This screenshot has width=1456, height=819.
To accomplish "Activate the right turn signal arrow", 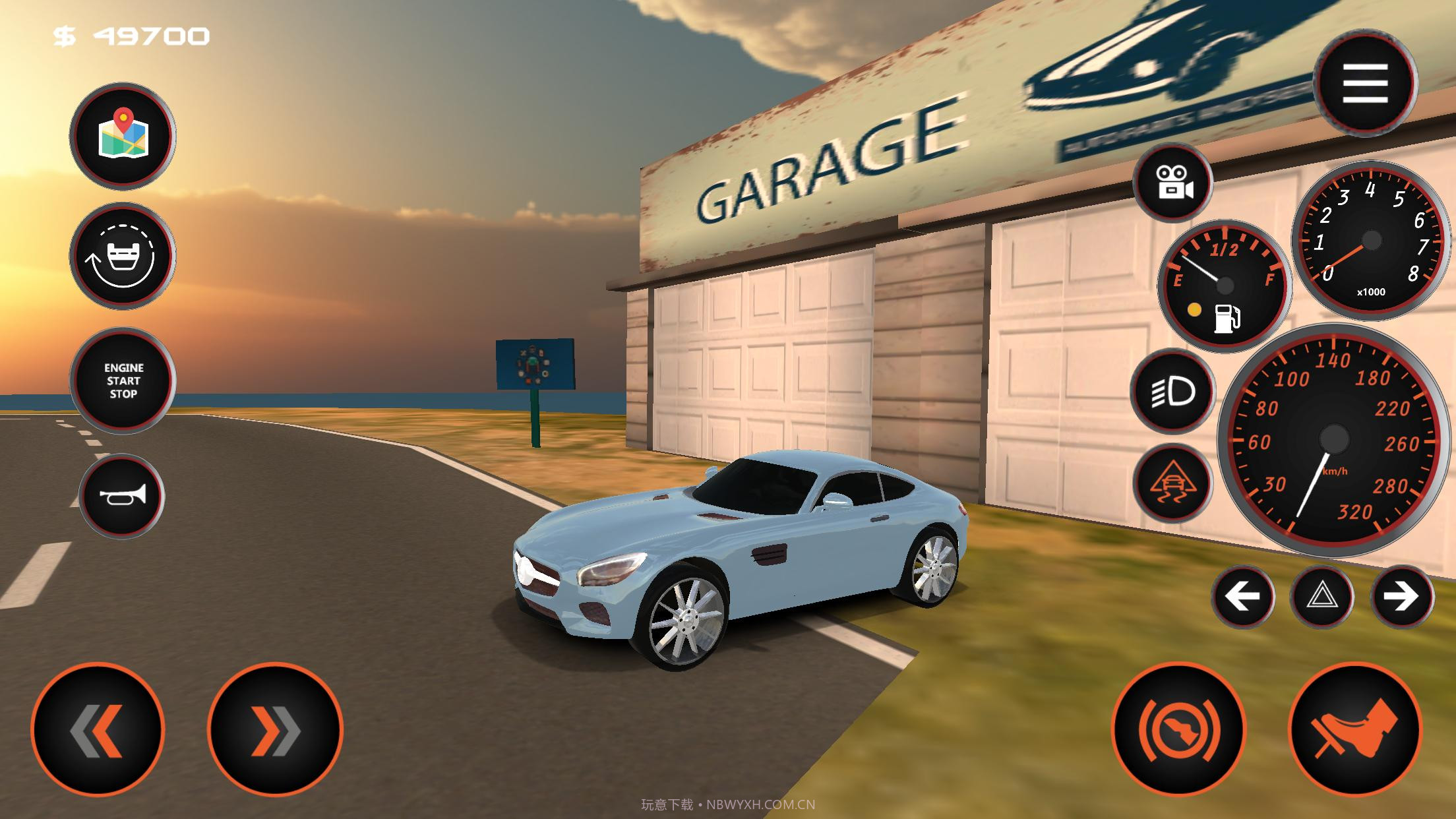I will pyautogui.click(x=1401, y=597).
